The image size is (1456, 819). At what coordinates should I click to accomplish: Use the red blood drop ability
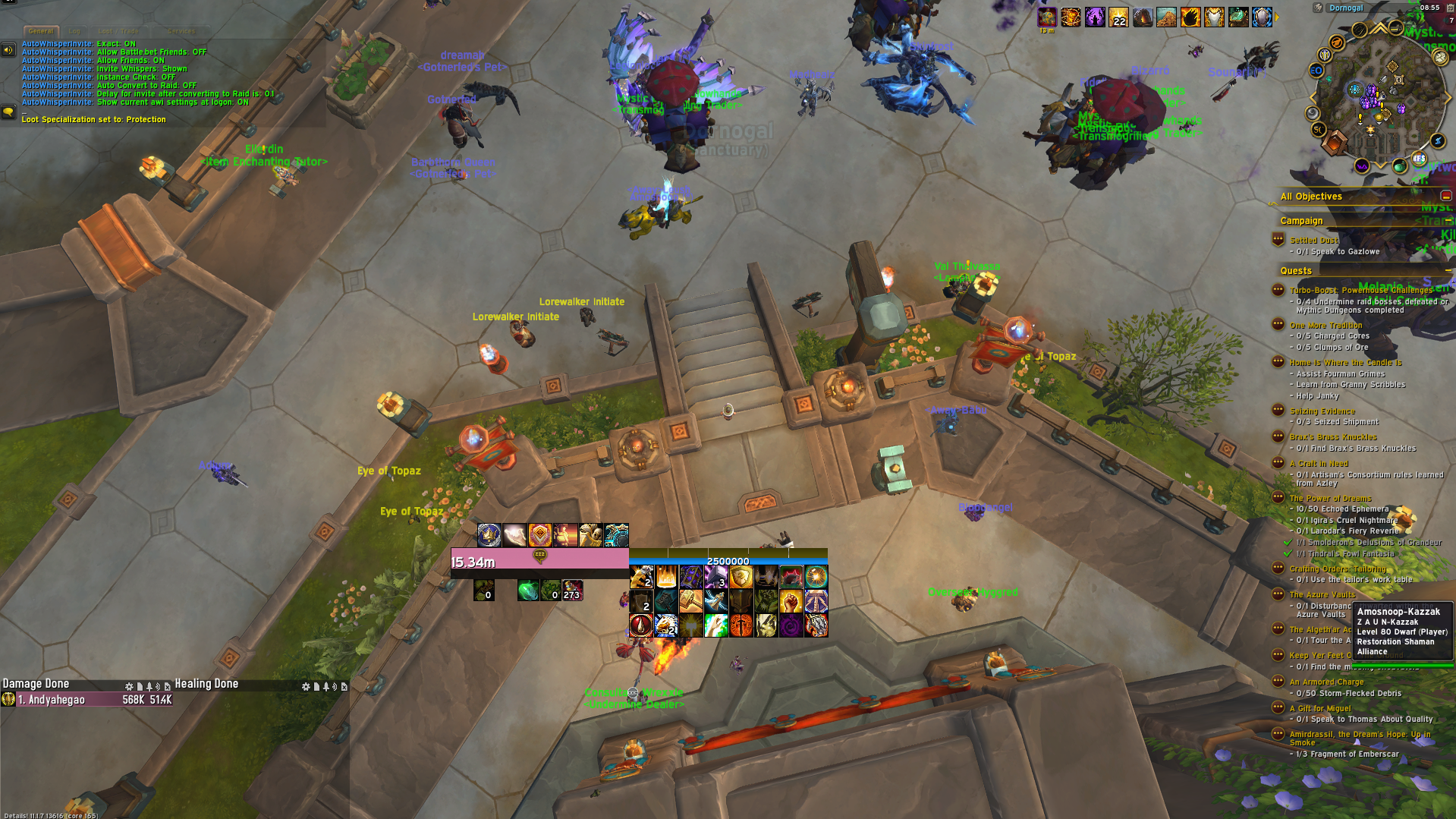(641, 625)
